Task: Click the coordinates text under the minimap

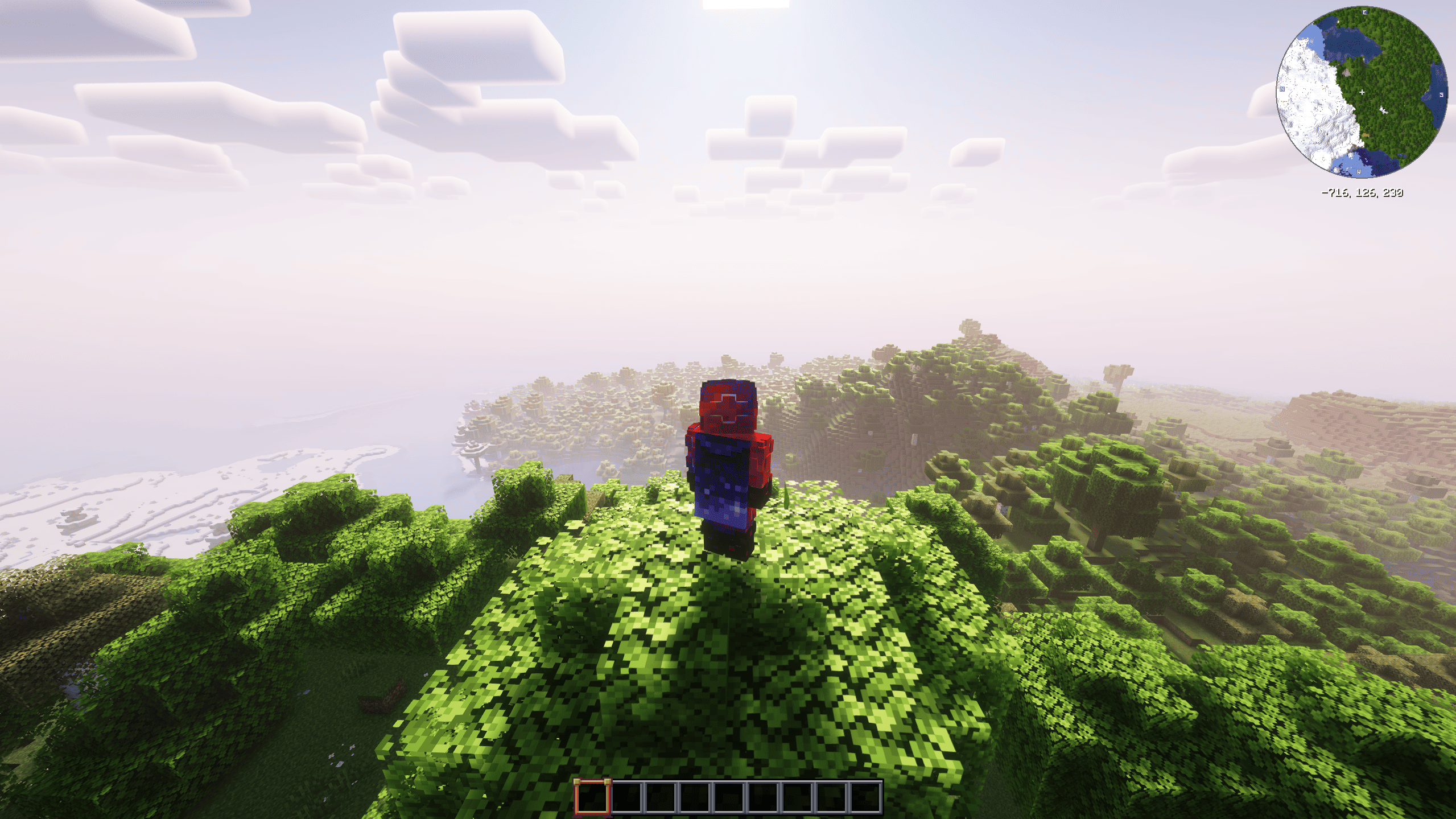Action: click(x=1363, y=192)
